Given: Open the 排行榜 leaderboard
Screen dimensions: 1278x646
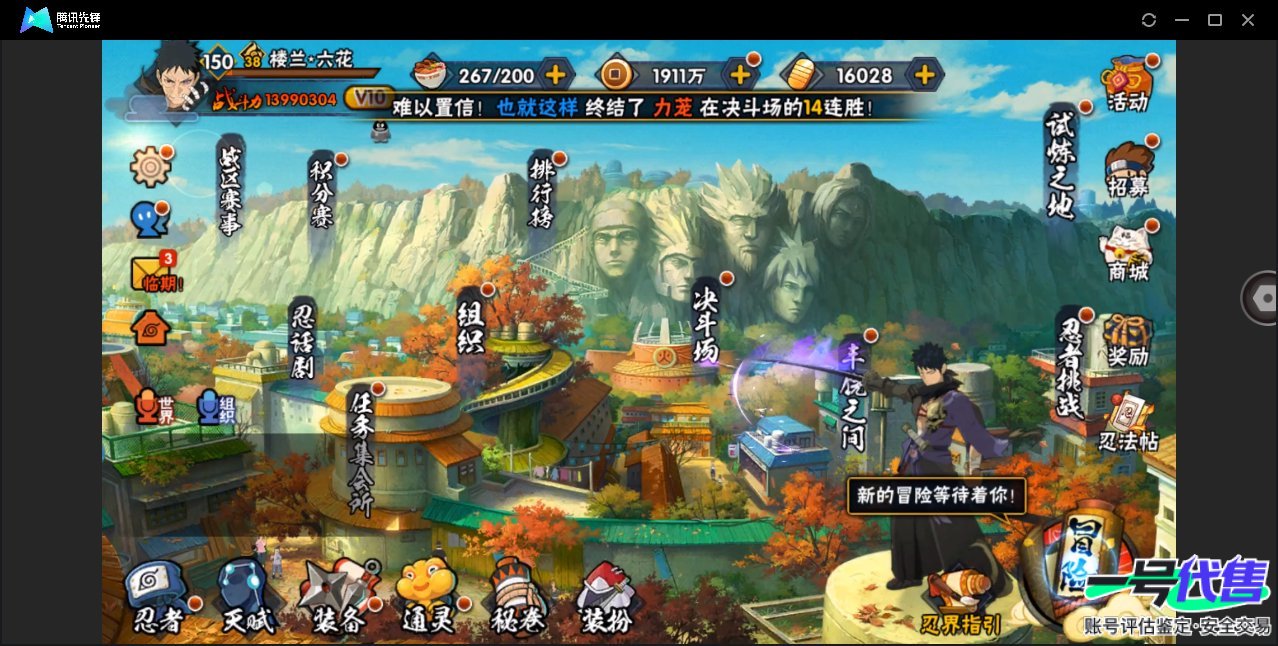Looking at the screenshot, I should (542, 193).
